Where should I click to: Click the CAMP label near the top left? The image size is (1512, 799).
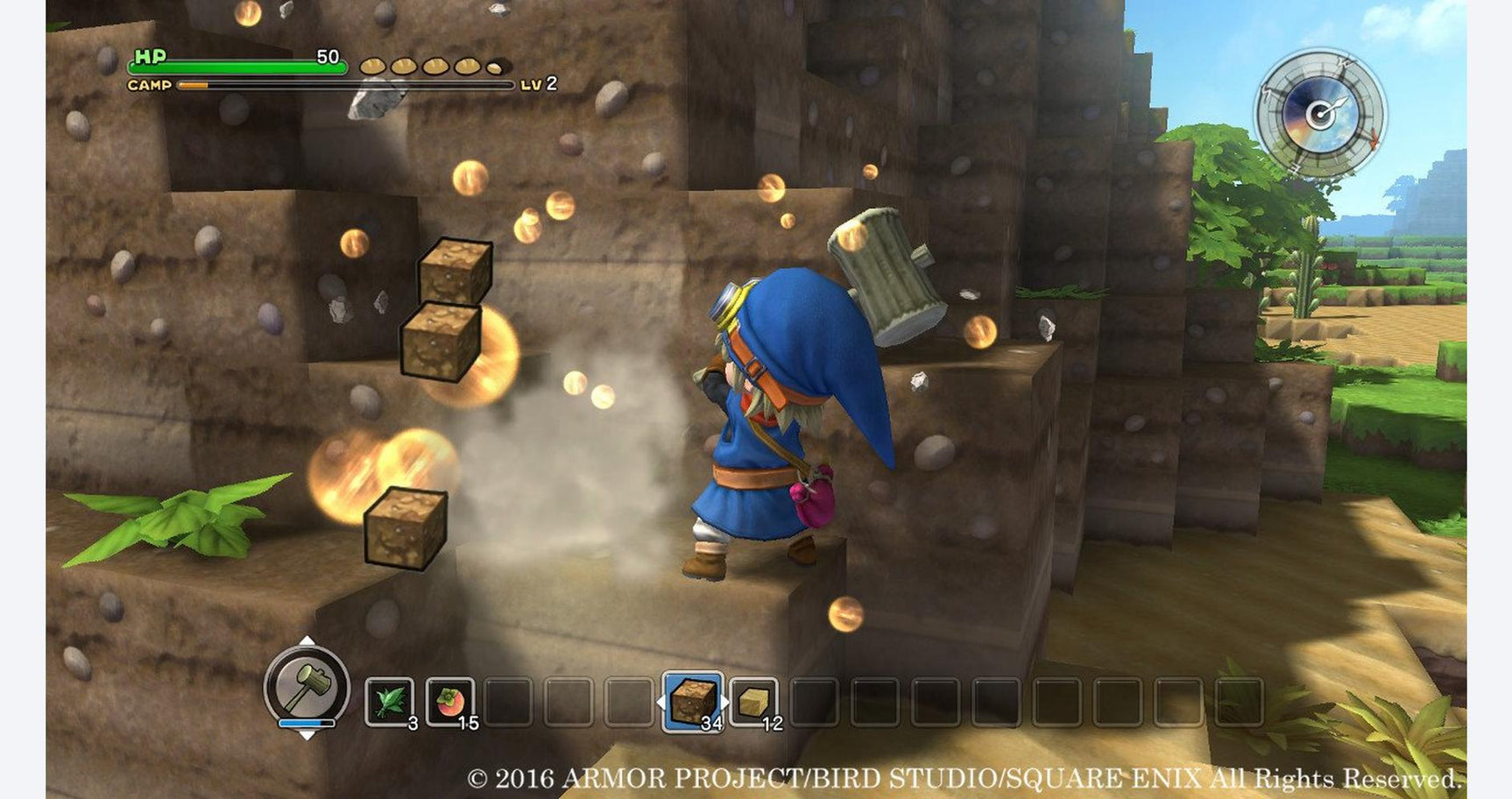coord(150,85)
